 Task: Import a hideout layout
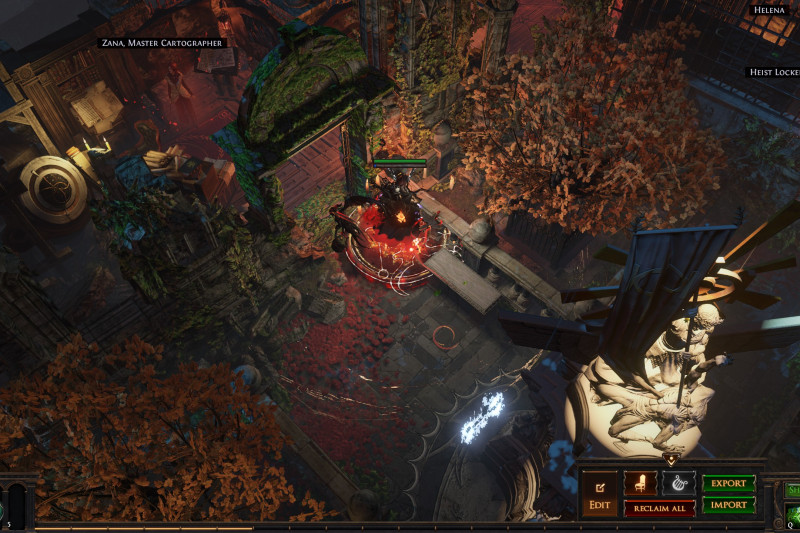pos(728,506)
